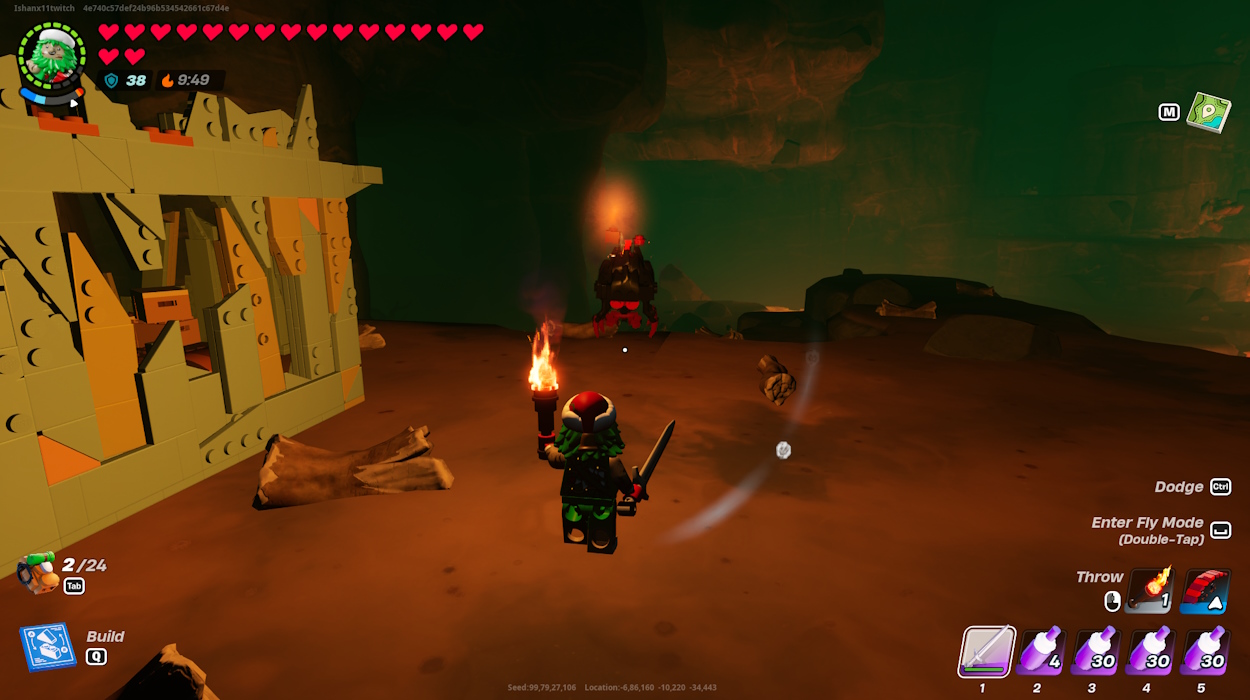Choose the Throw torch slot
Viewport: 1250px width, 700px height.
1148,590
